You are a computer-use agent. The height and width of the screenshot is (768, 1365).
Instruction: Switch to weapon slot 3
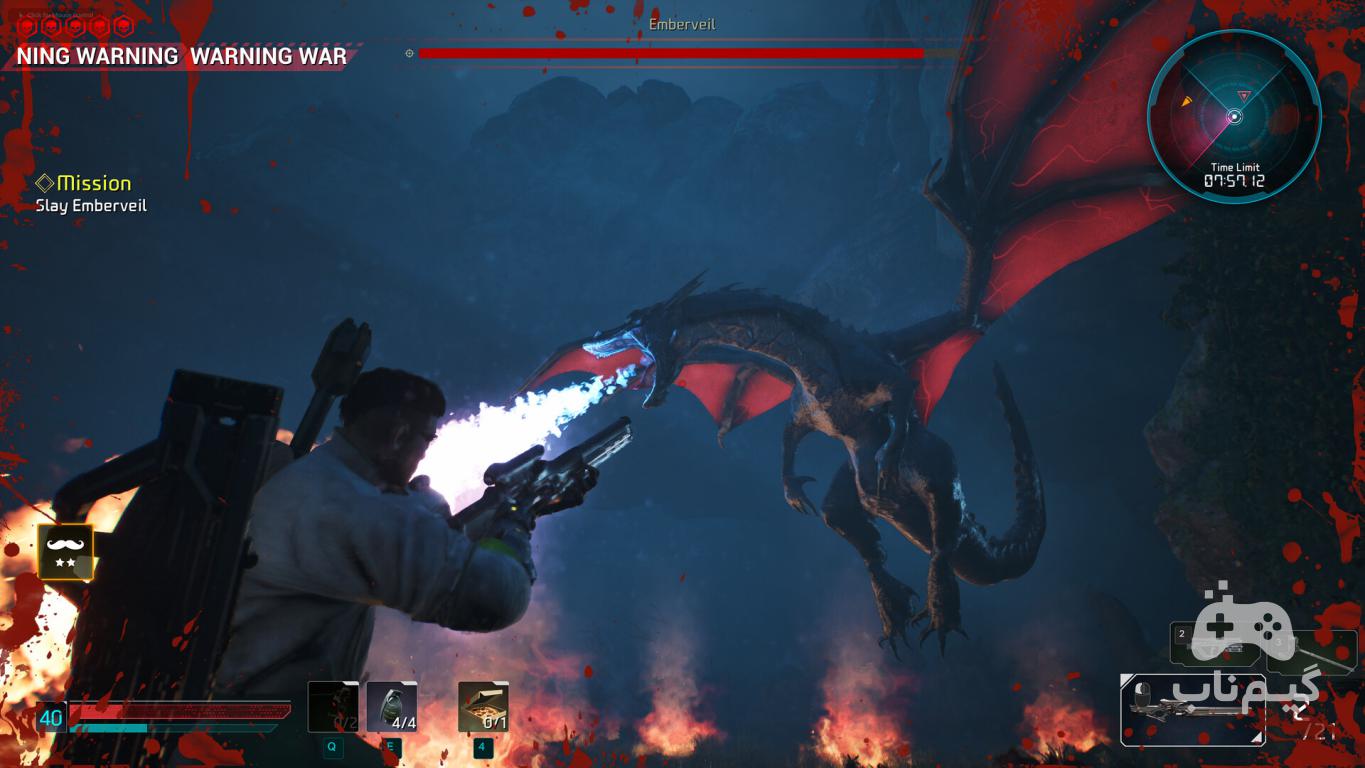(x=1312, y=652)
